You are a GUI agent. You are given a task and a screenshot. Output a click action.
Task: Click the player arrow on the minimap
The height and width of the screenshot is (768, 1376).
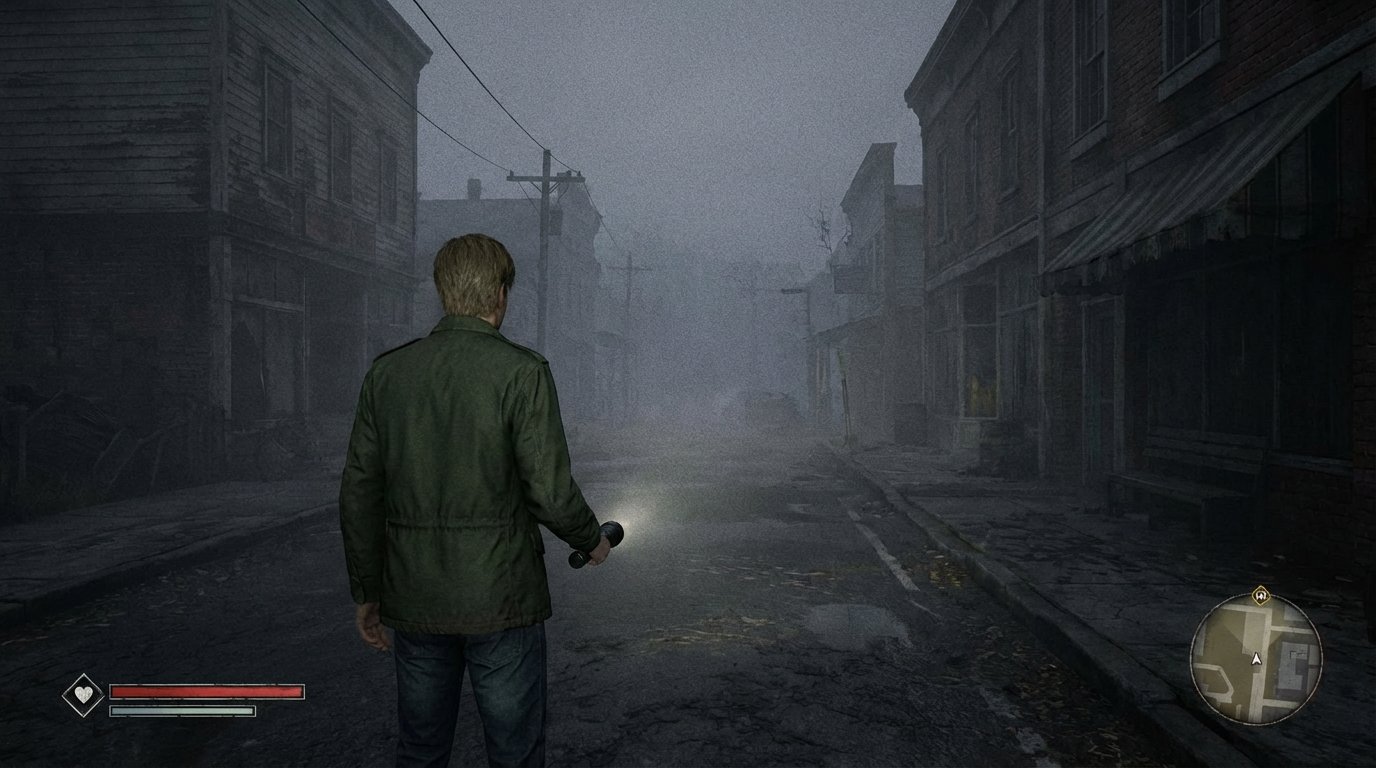(1256, 659)
